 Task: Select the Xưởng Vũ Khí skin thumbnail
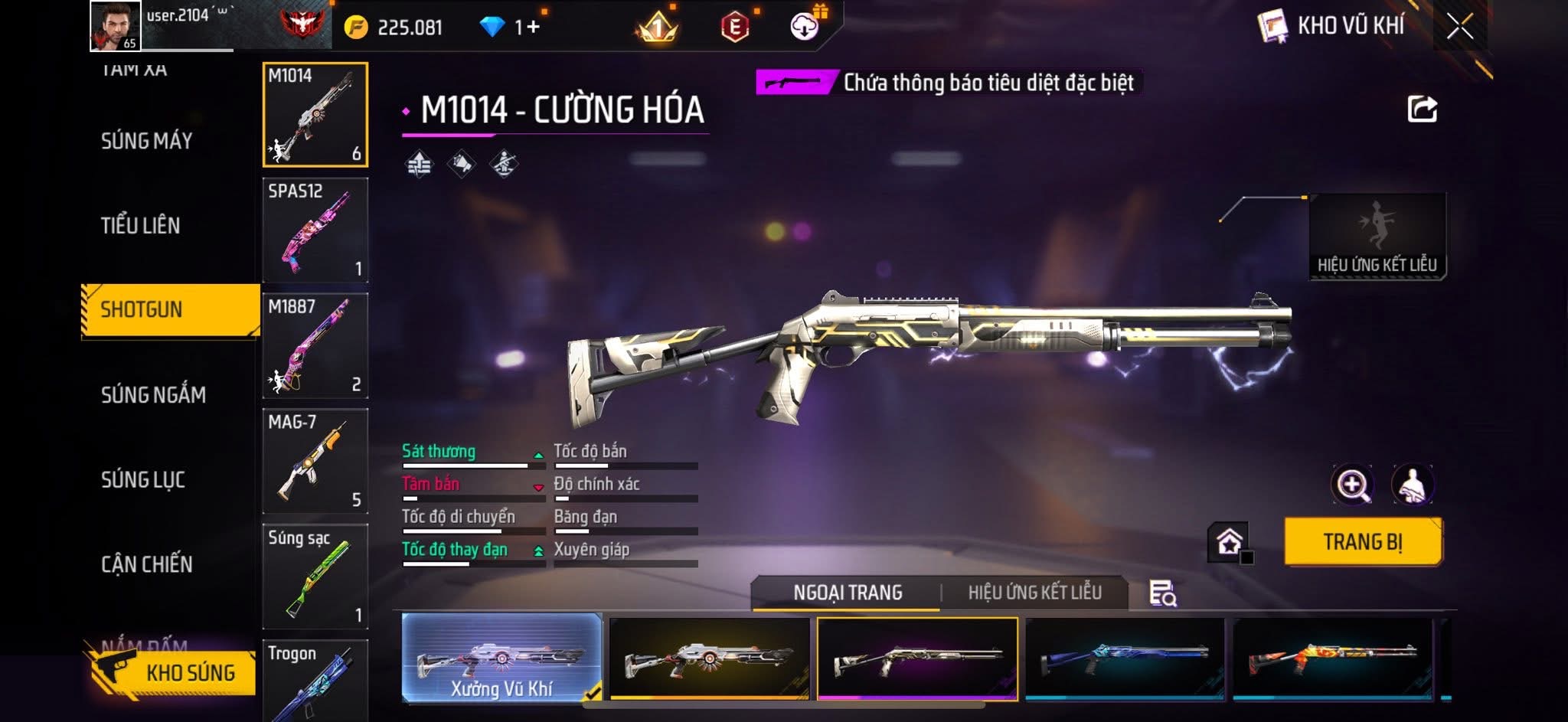(501, 658)
